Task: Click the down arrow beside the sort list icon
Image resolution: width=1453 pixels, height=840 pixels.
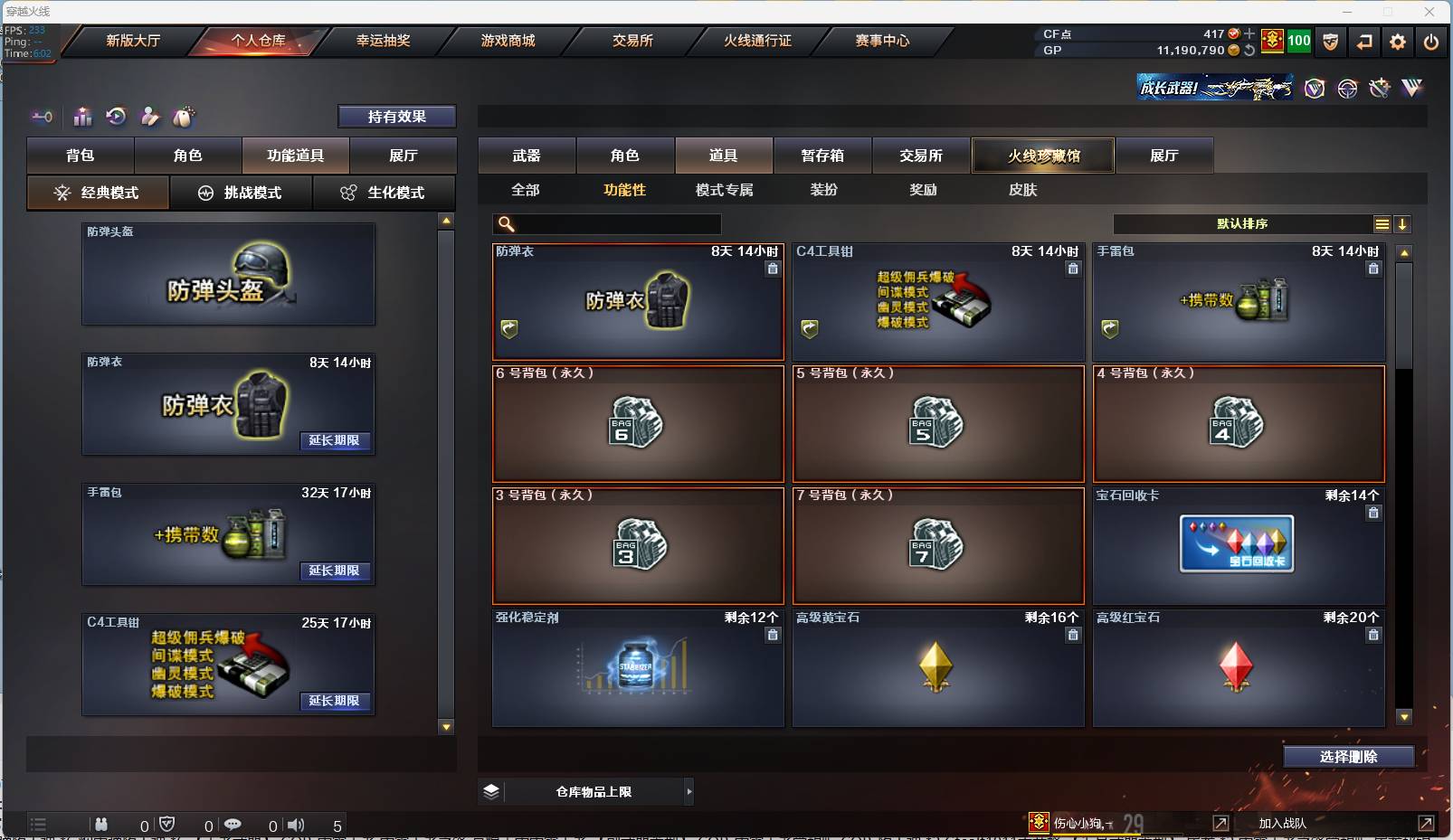Action: [x=1403, y=223]
